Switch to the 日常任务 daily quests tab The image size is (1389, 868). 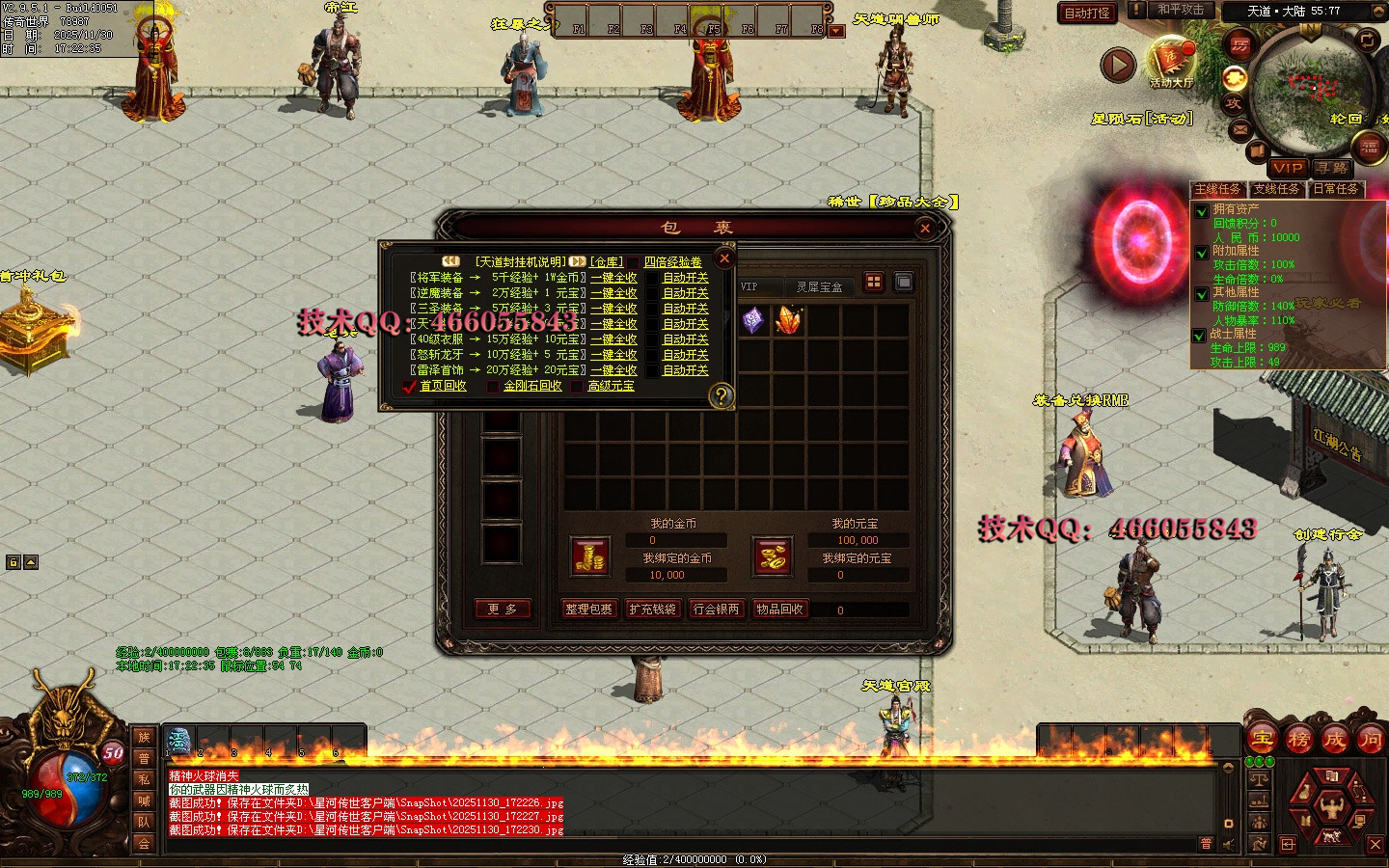(1336, 189)
